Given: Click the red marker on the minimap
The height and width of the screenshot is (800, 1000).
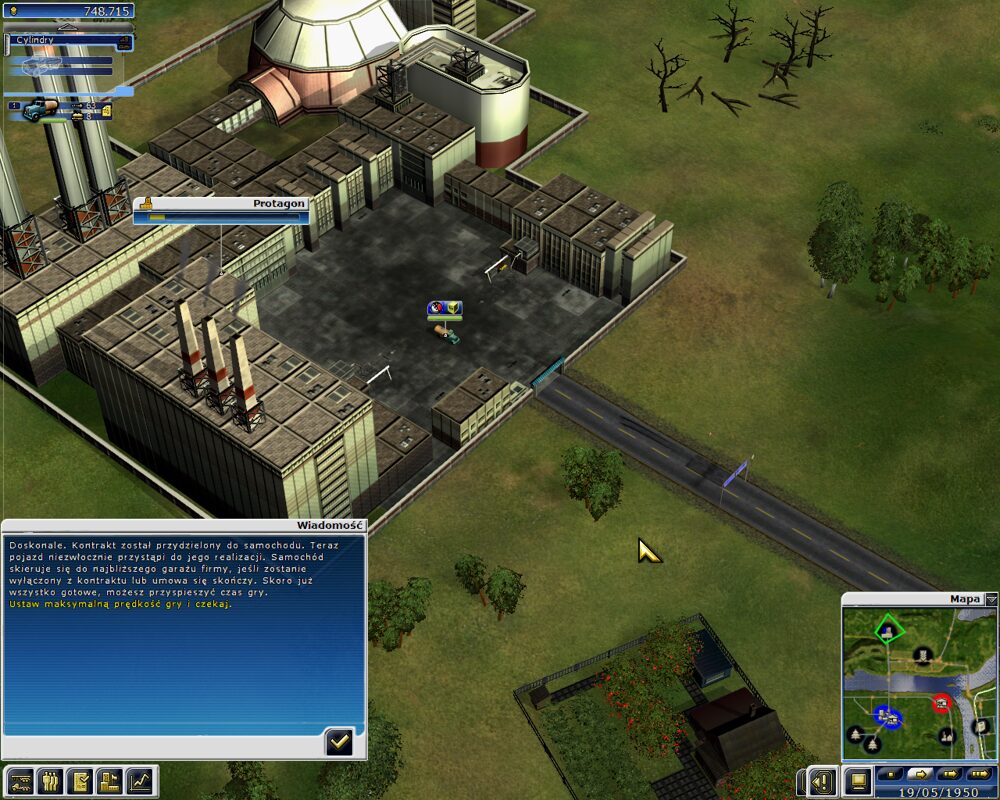Looking at the screenshot, I should click(941, 703).
